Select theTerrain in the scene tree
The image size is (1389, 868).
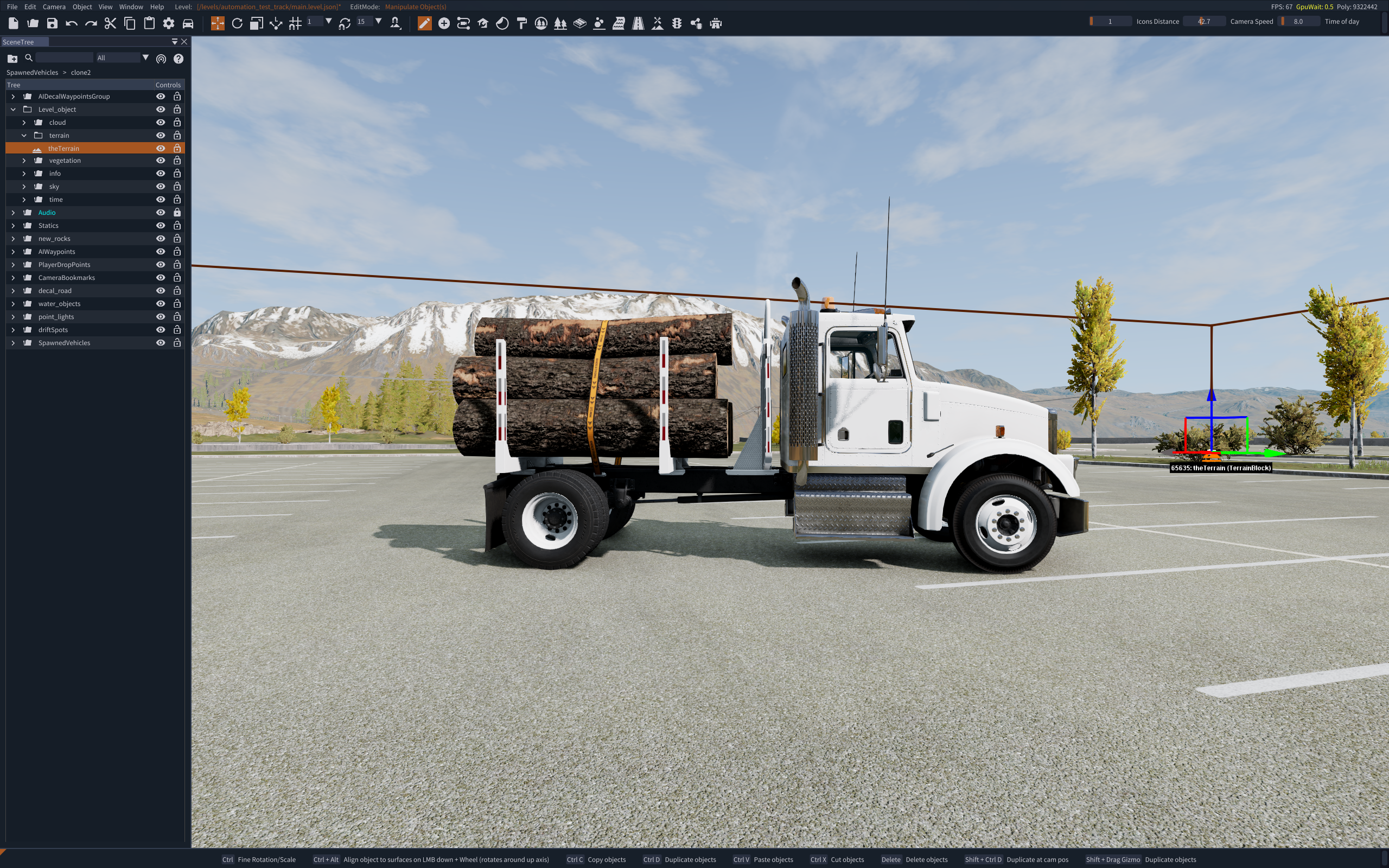click(x=63, y=148)
